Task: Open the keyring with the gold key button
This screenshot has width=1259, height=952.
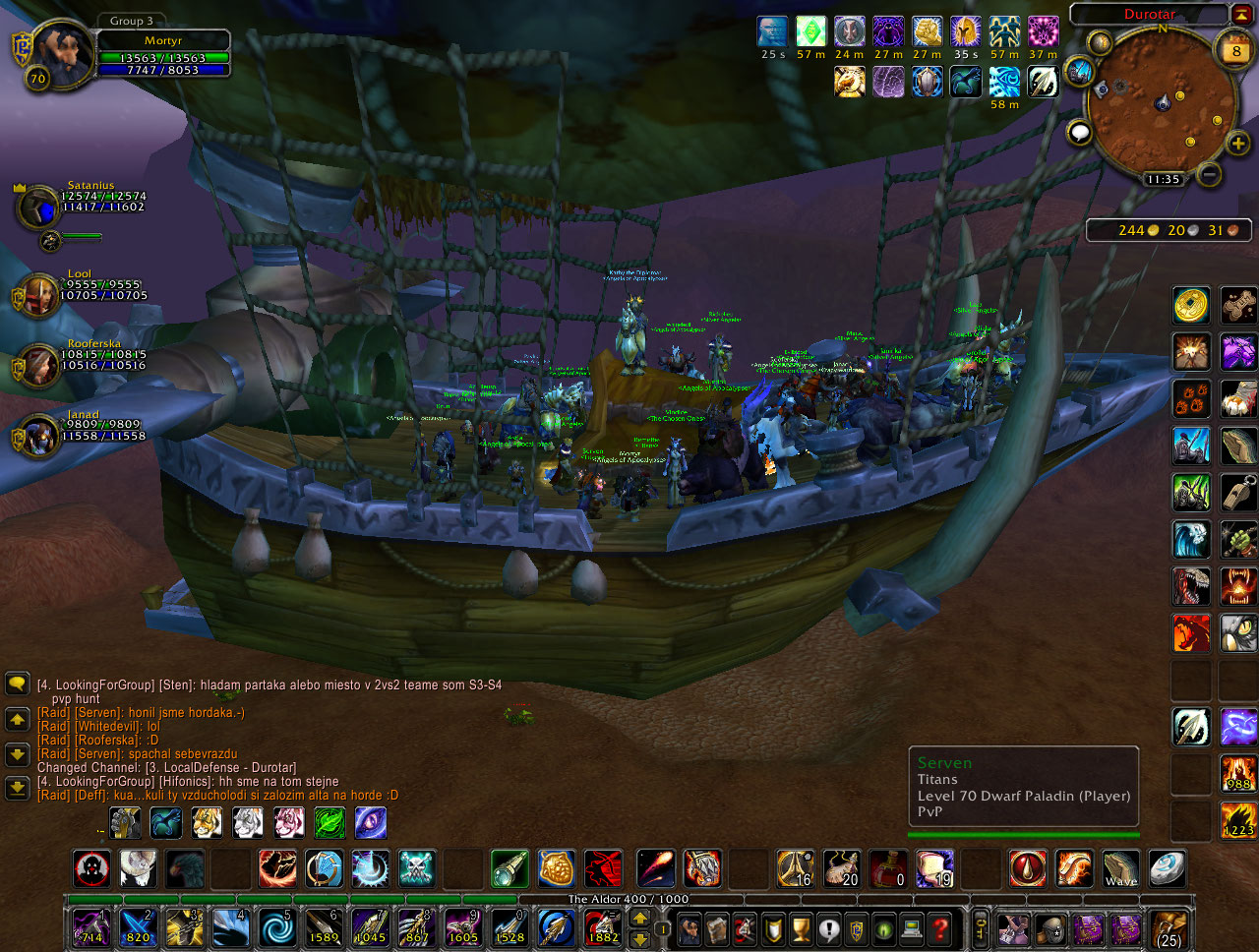Action: tap(981, 927)
